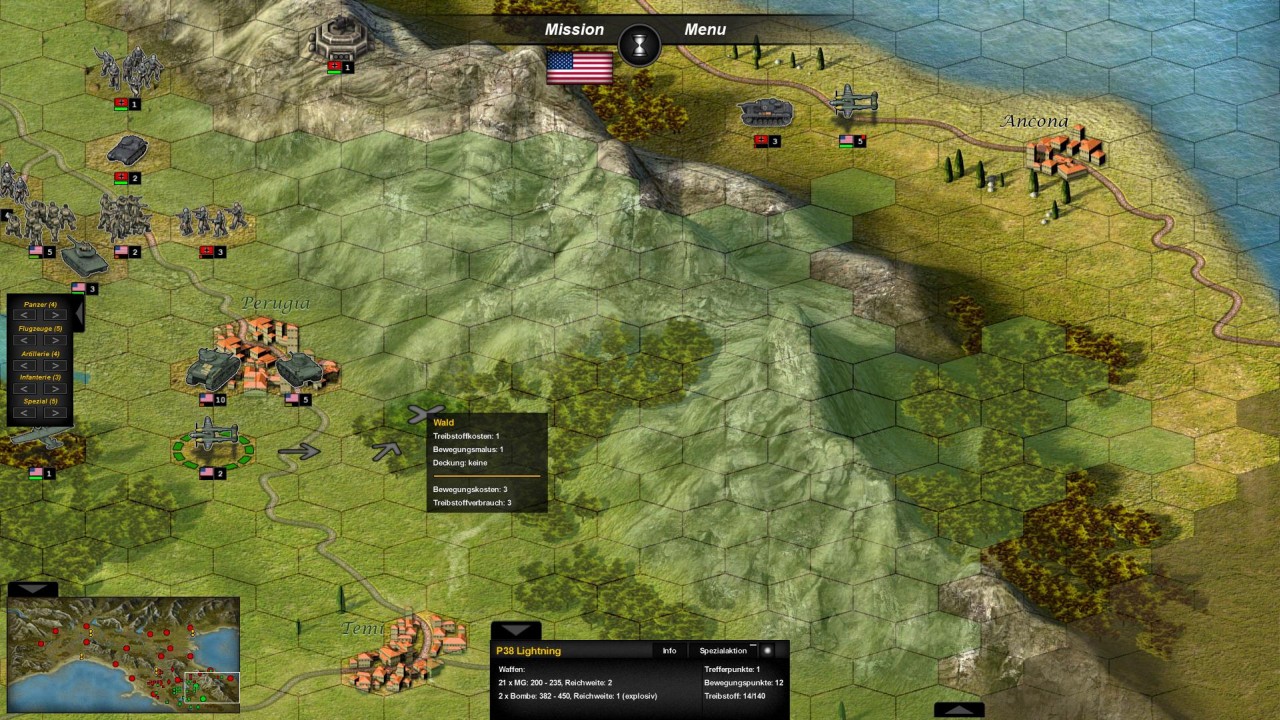Image resolution: width=1280 pixels, height=720 pixels.
Task: Select previous Spezial unit
Action: click(26, 413)
